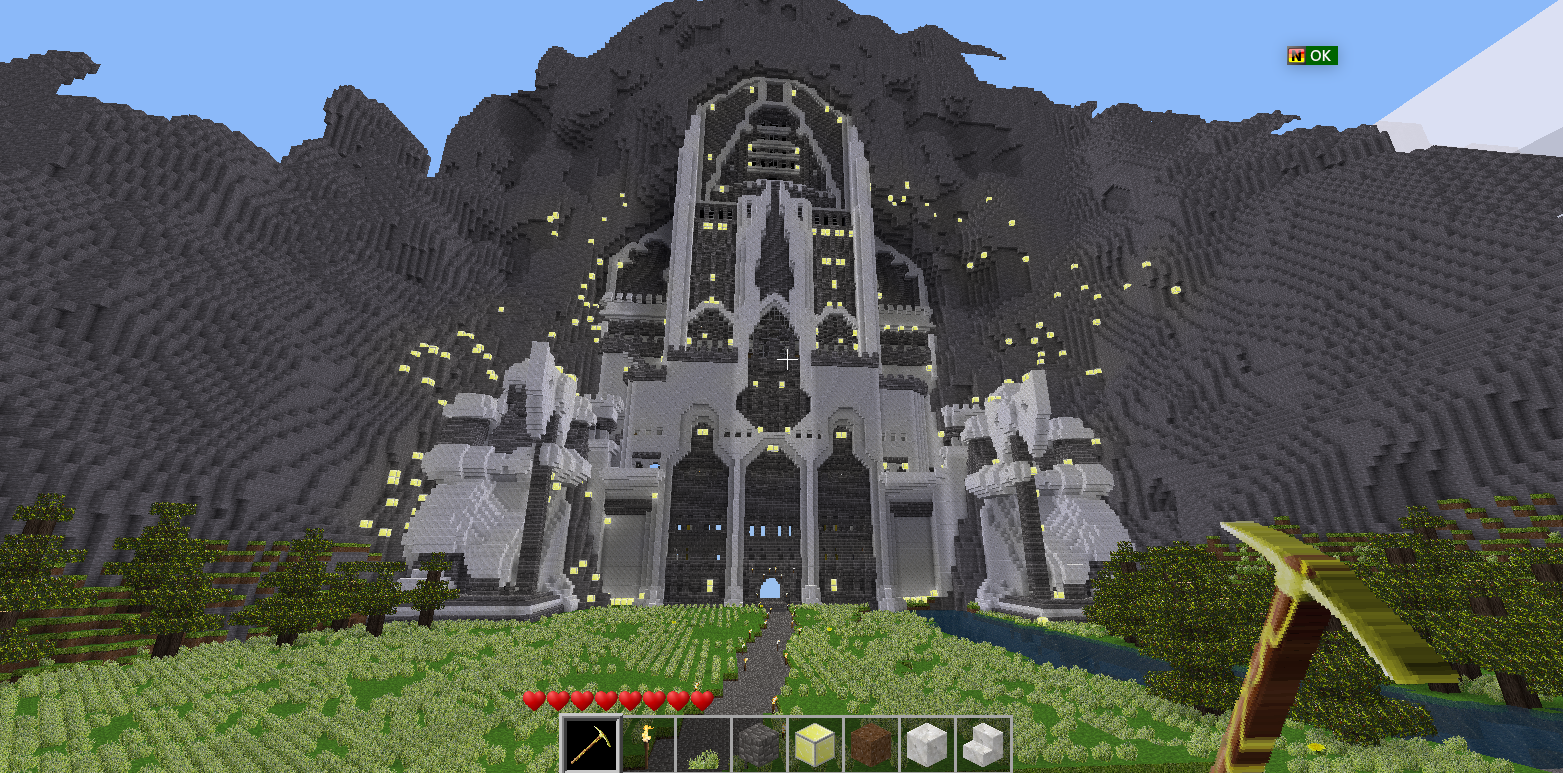Choose the grass tuft hotbar slot
The image size is (1563, 773).
(703, 745)
